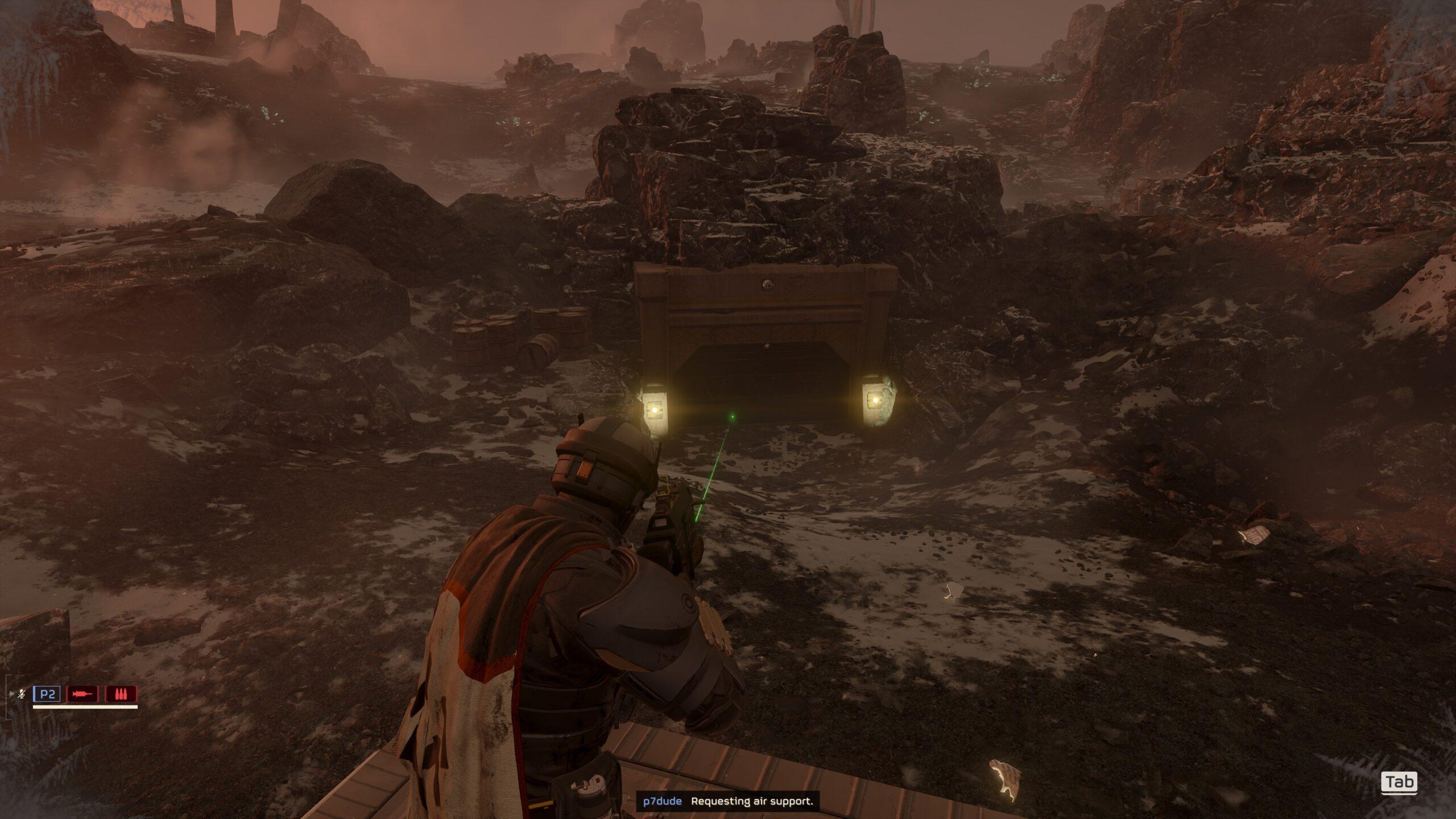The height and width of the screenshot is (819, 1456).
Task: Click the muted microphone icon
Action: click(22, 694)
